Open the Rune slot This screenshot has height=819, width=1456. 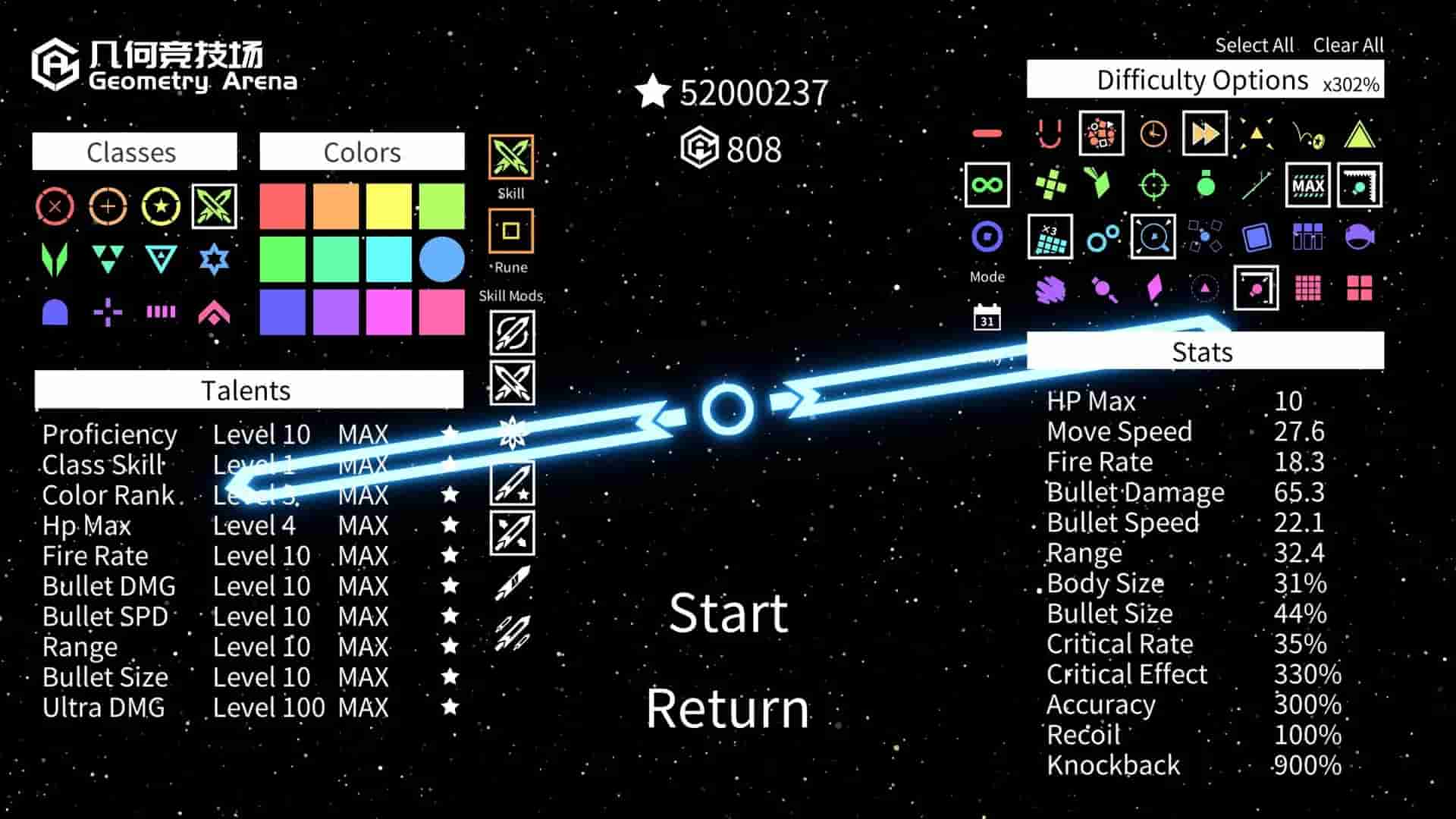[x=511, y=231]
